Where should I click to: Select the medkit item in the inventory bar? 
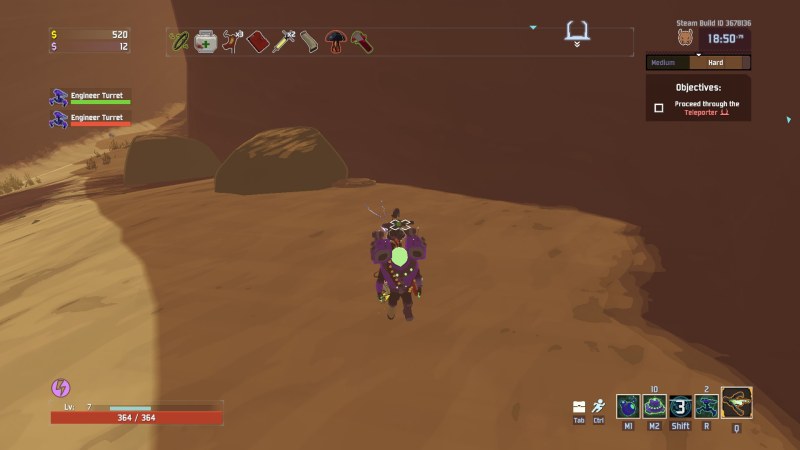click(205, 42)
